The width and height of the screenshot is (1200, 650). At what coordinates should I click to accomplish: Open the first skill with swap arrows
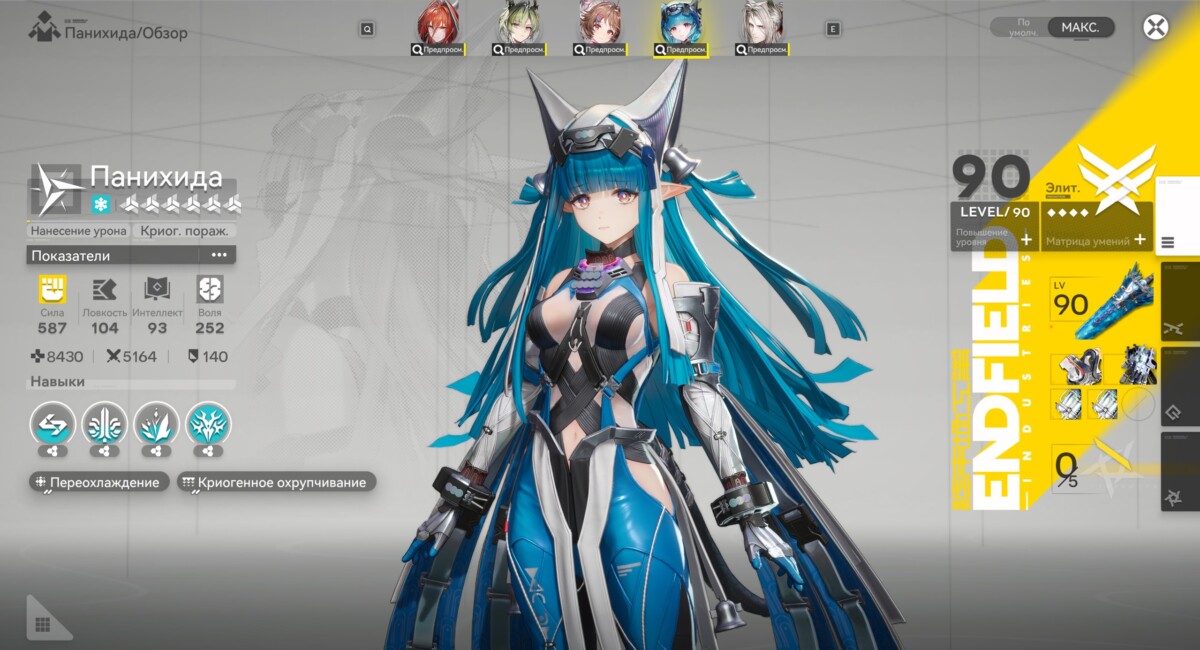[52, 423]
